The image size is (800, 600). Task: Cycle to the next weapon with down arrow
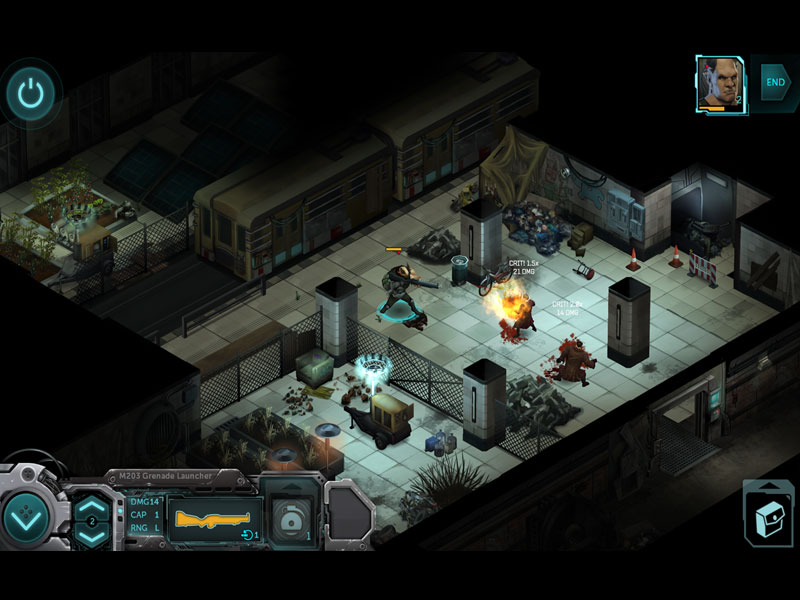pos(91,535)
